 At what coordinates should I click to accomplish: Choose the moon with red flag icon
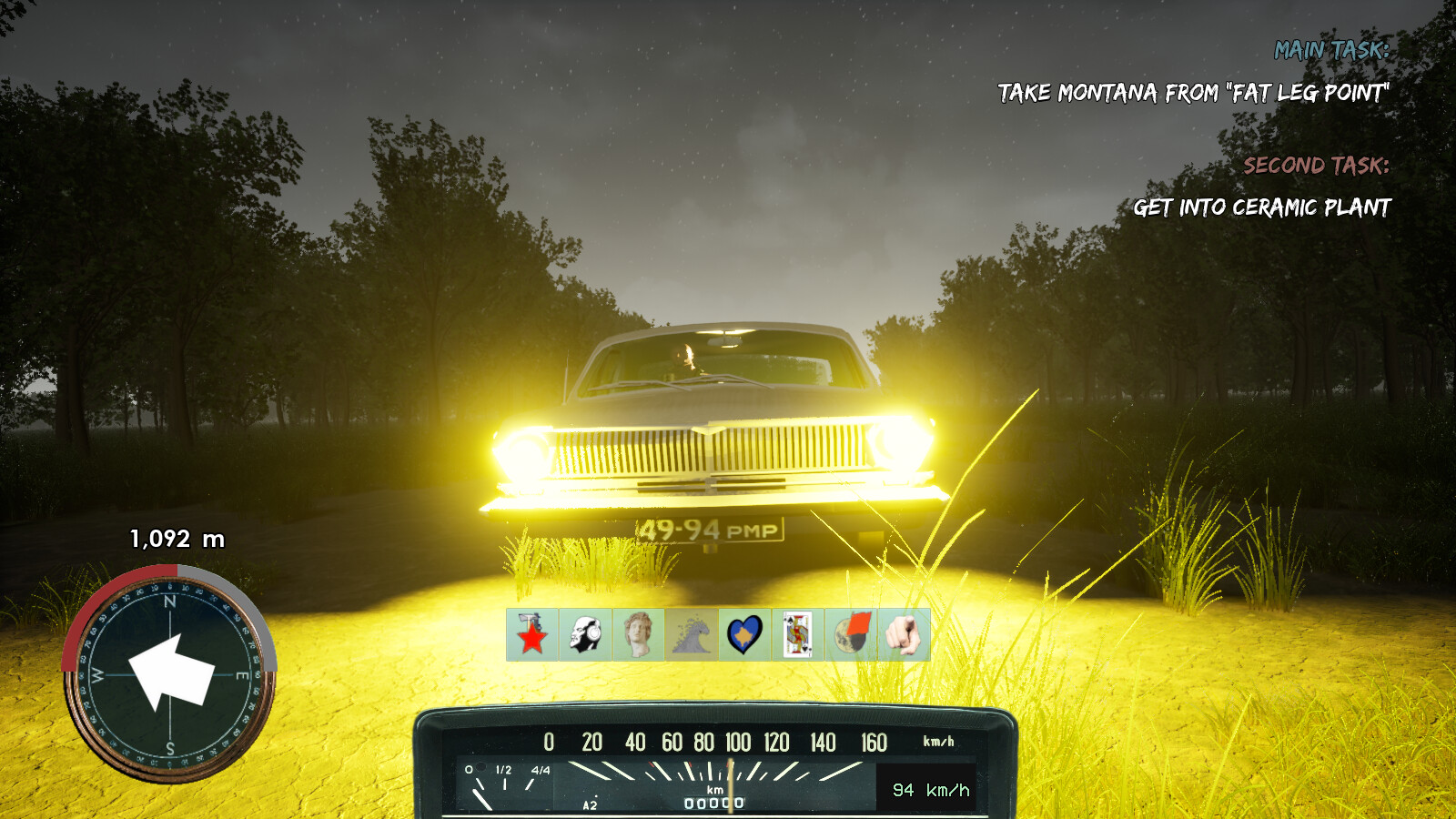[851, 634]
